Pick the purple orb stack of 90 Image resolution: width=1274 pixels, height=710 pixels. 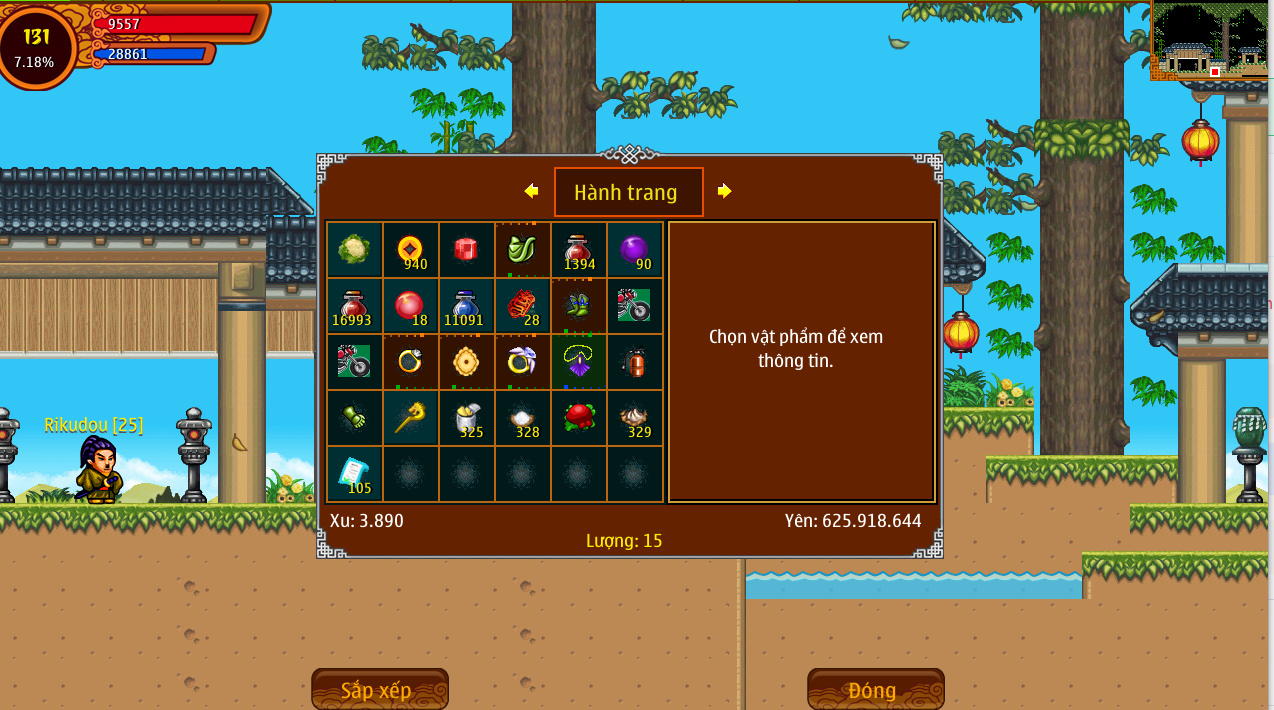[x=634, y=250]
